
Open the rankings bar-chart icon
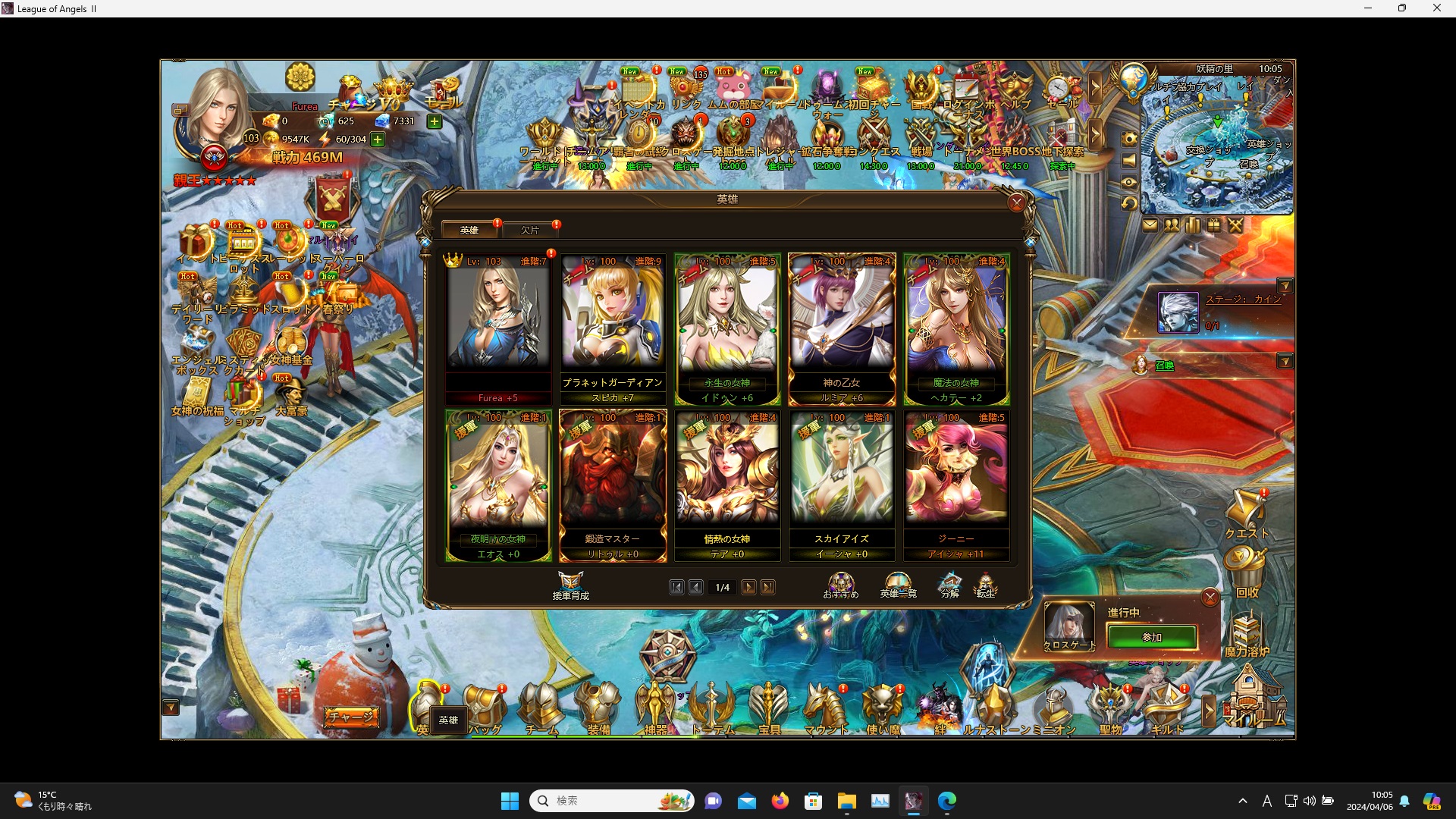coord(1191,224)
